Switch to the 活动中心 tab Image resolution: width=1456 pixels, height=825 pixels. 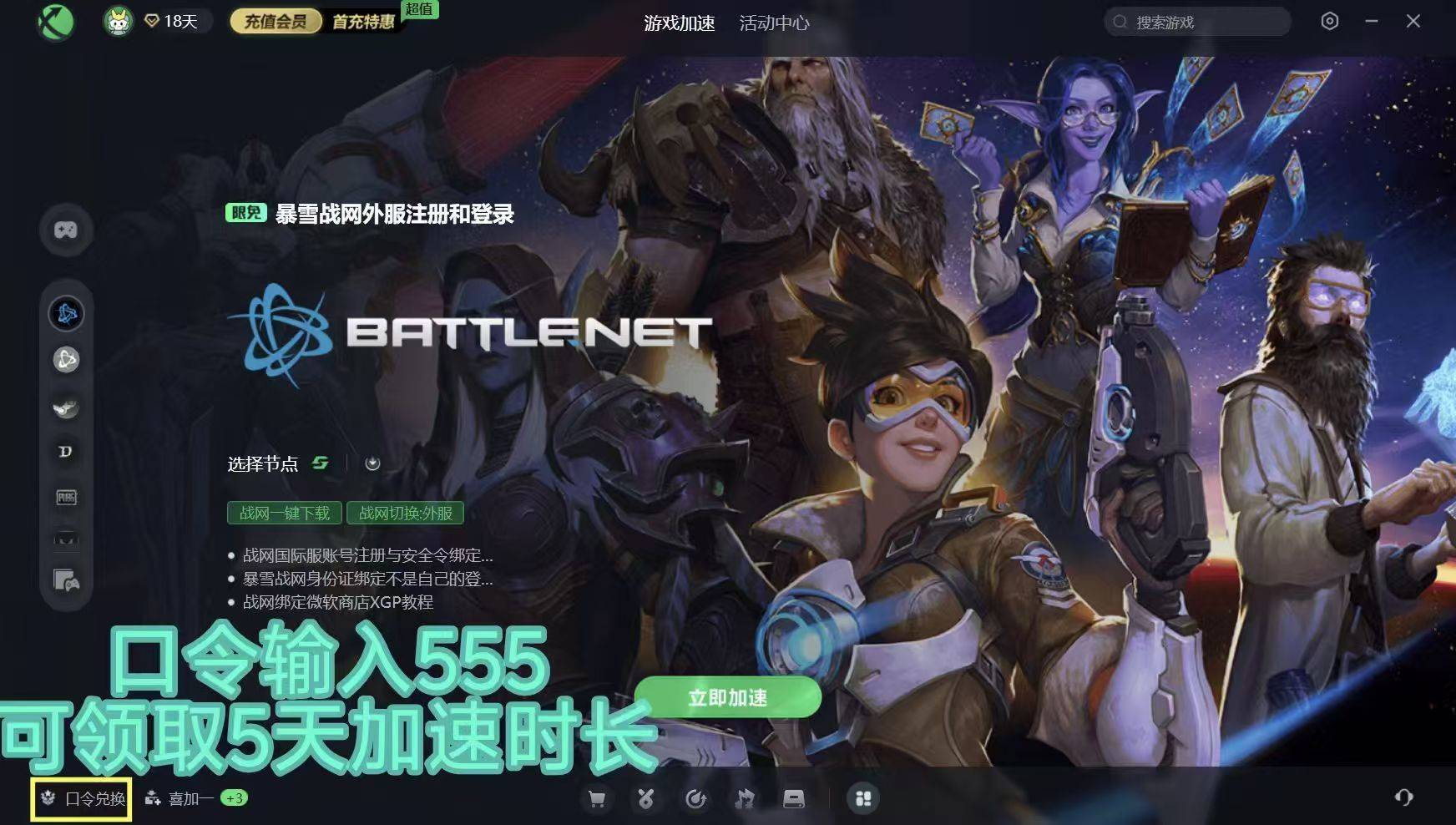(773, 23)
